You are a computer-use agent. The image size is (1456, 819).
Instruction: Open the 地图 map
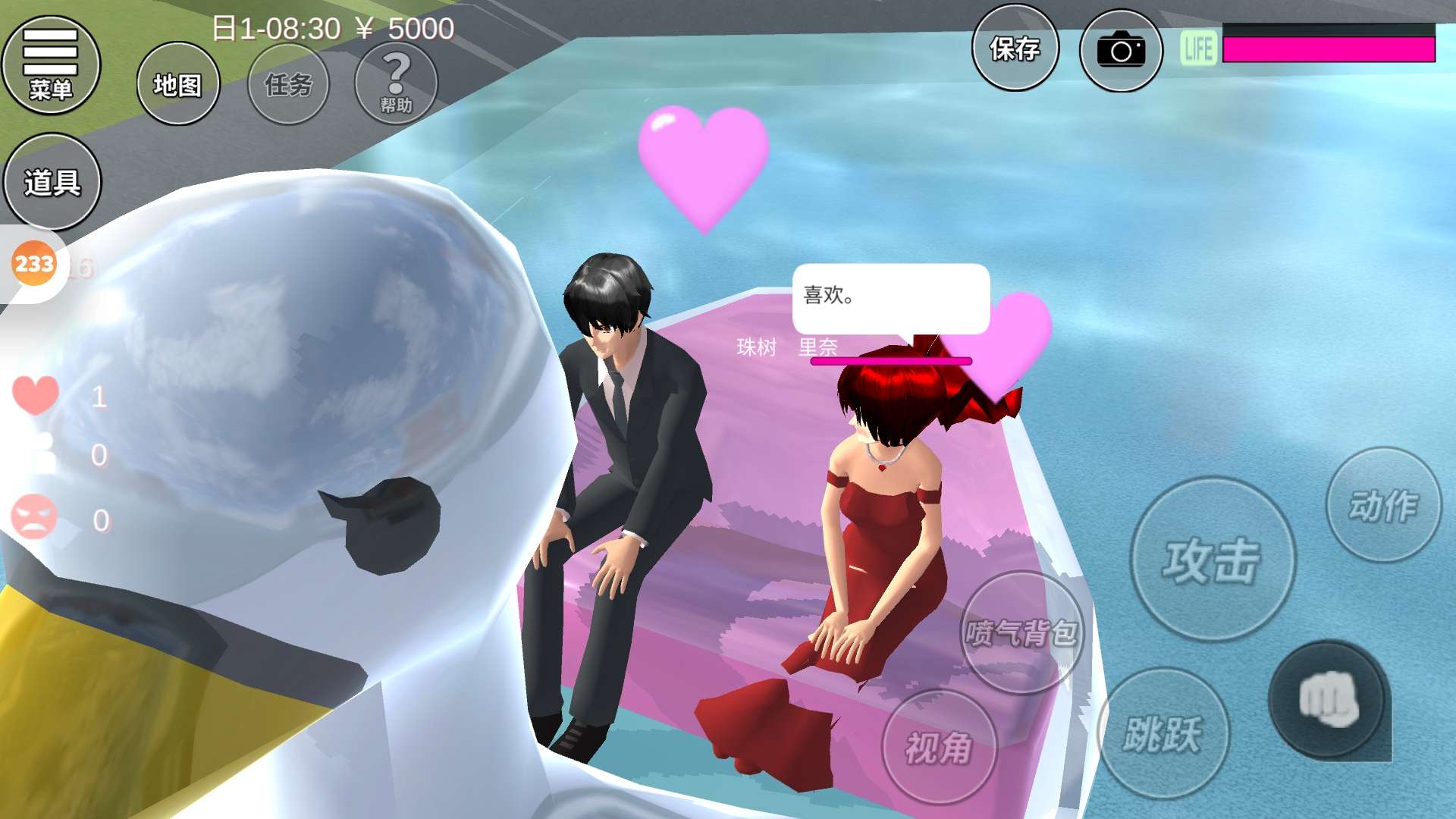178,84
